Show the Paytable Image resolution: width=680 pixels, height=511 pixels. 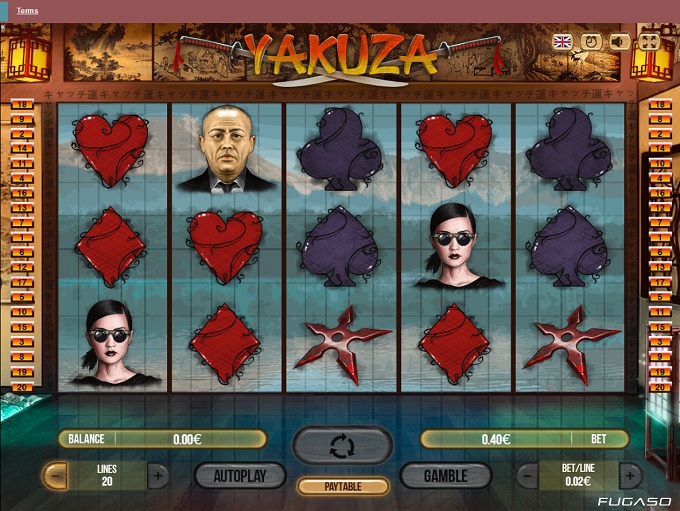[342, 487]
